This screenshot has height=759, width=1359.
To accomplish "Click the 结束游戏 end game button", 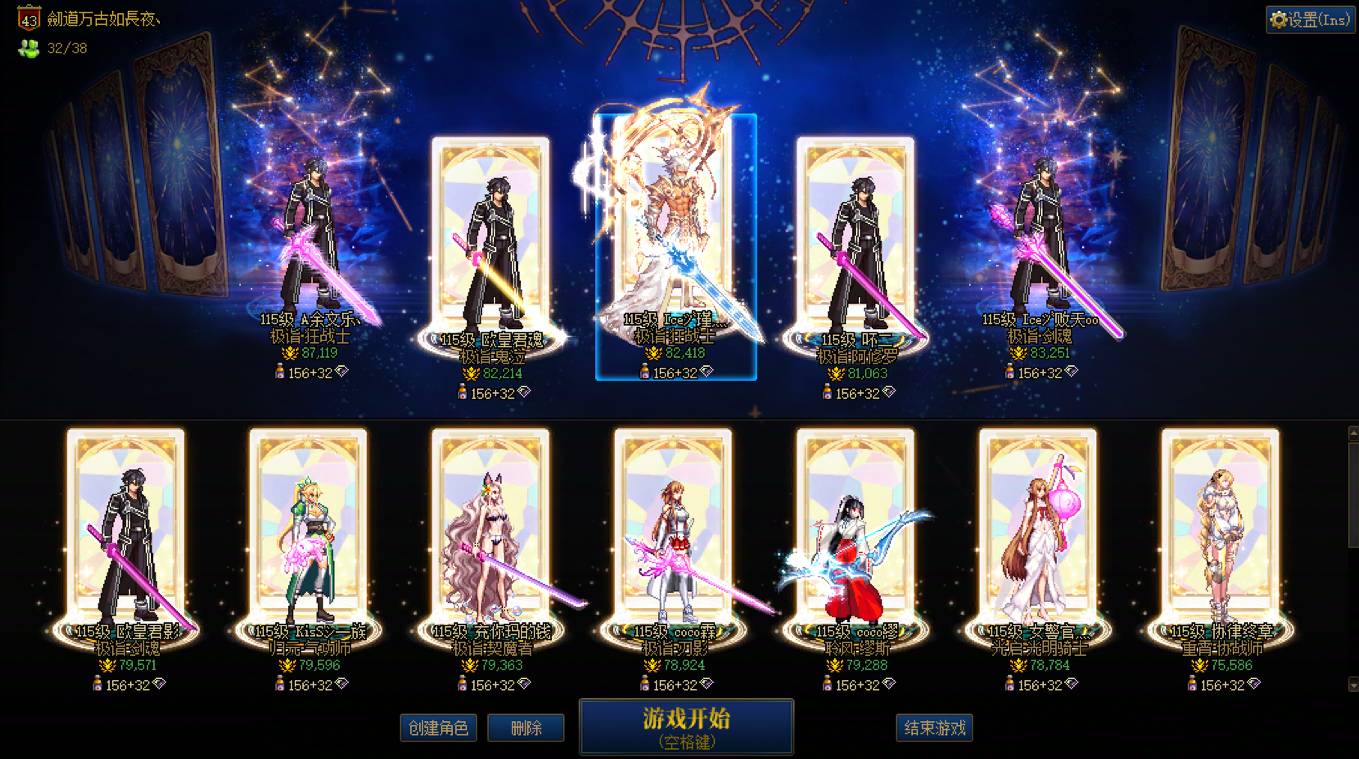I will (932, 728).
